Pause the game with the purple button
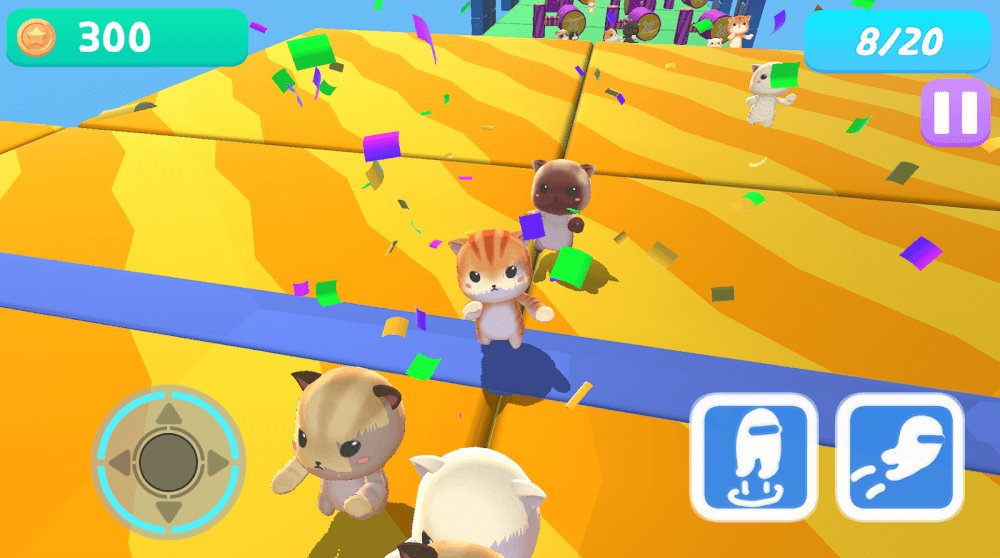 point(955,112)
